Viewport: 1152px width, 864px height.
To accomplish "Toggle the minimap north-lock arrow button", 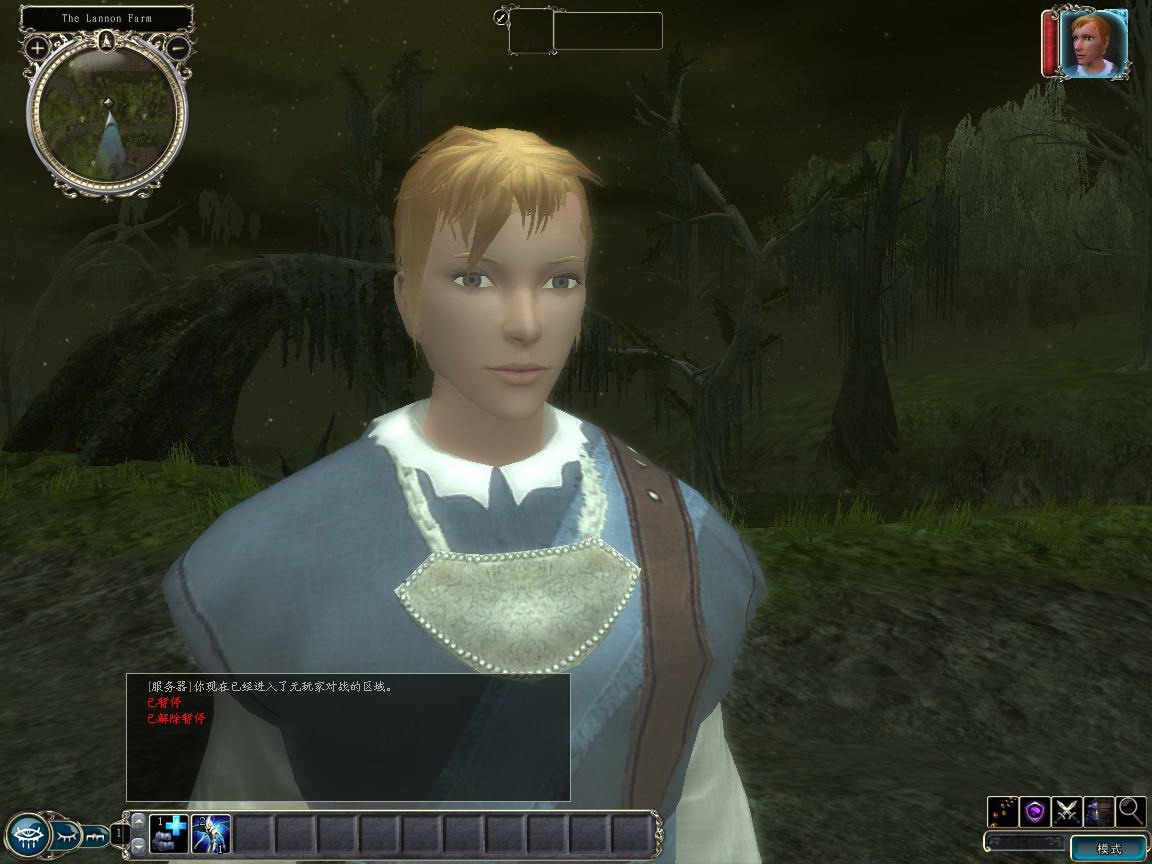I will click(107, 41).
